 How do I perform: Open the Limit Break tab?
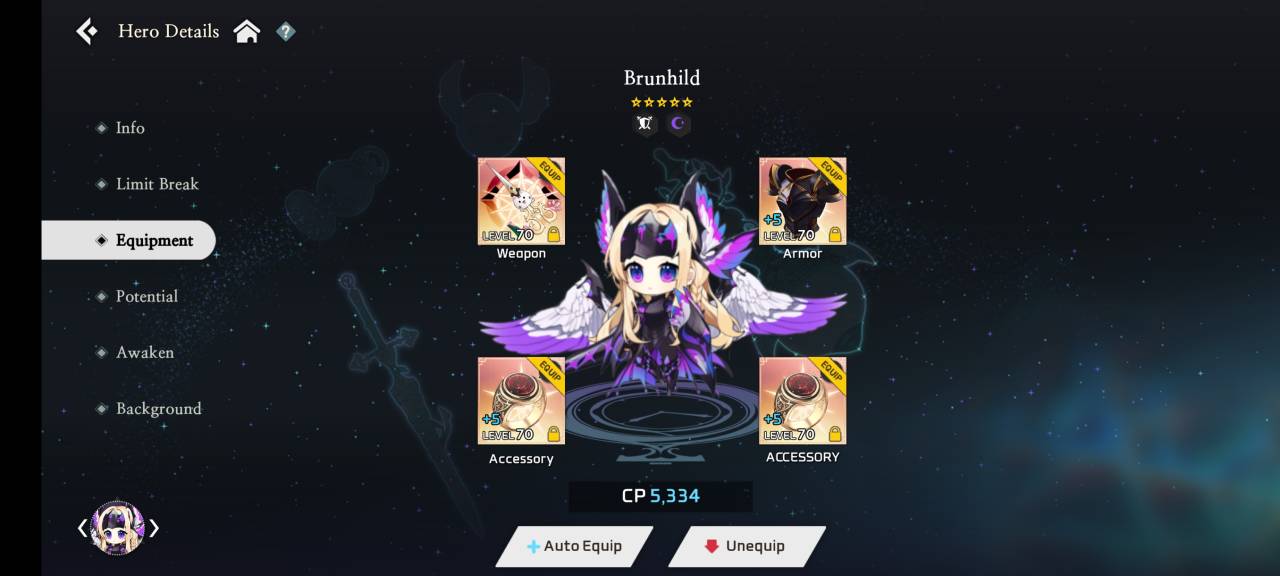[x=156, y=184]
